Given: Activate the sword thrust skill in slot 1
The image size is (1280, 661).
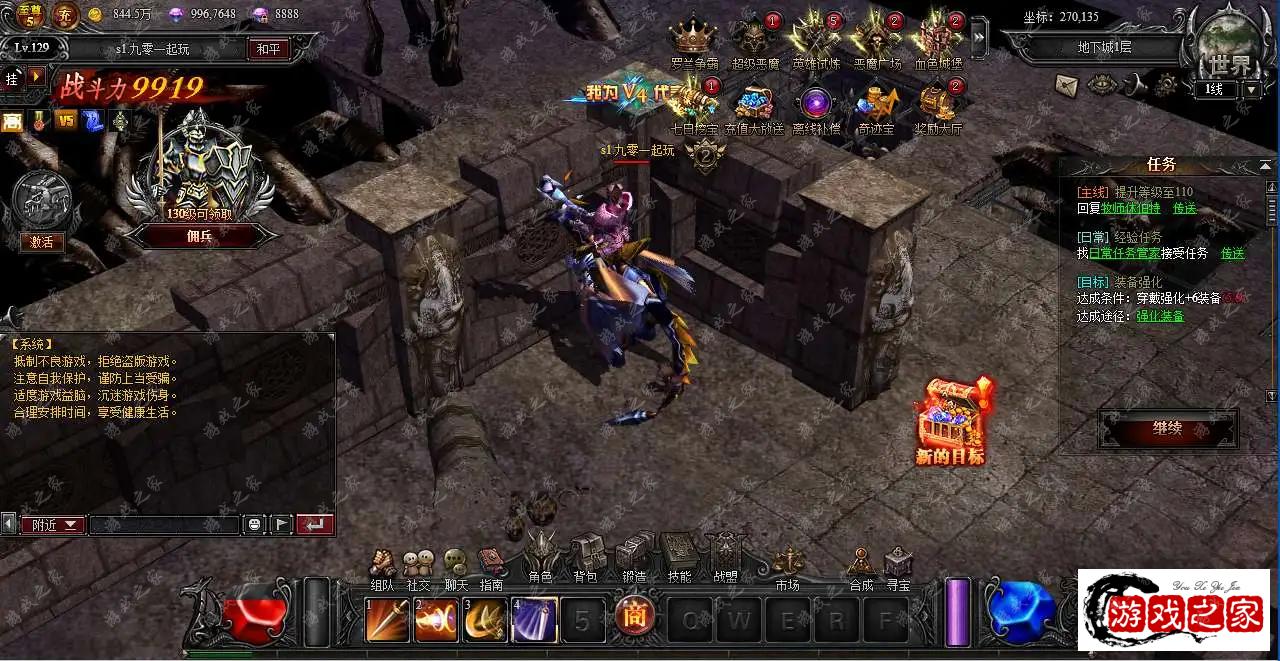Looking at the screenshot, I should pos(386,620).
